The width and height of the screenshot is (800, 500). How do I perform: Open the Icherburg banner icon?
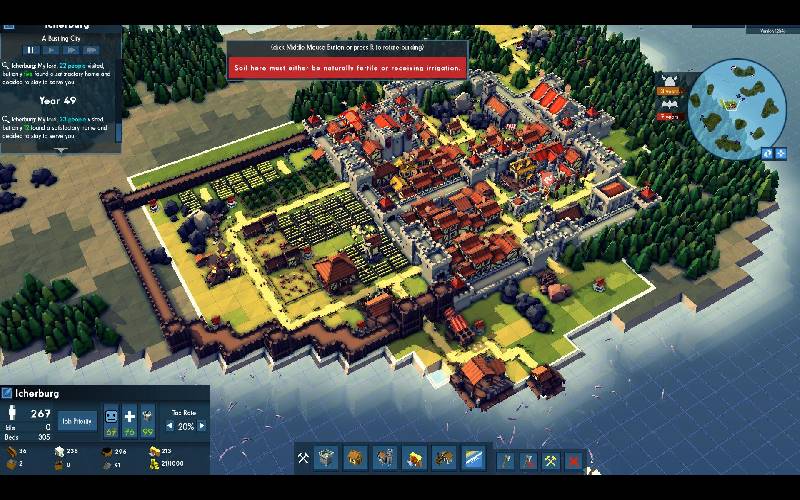pyautogui.click(x=7, y=392)
